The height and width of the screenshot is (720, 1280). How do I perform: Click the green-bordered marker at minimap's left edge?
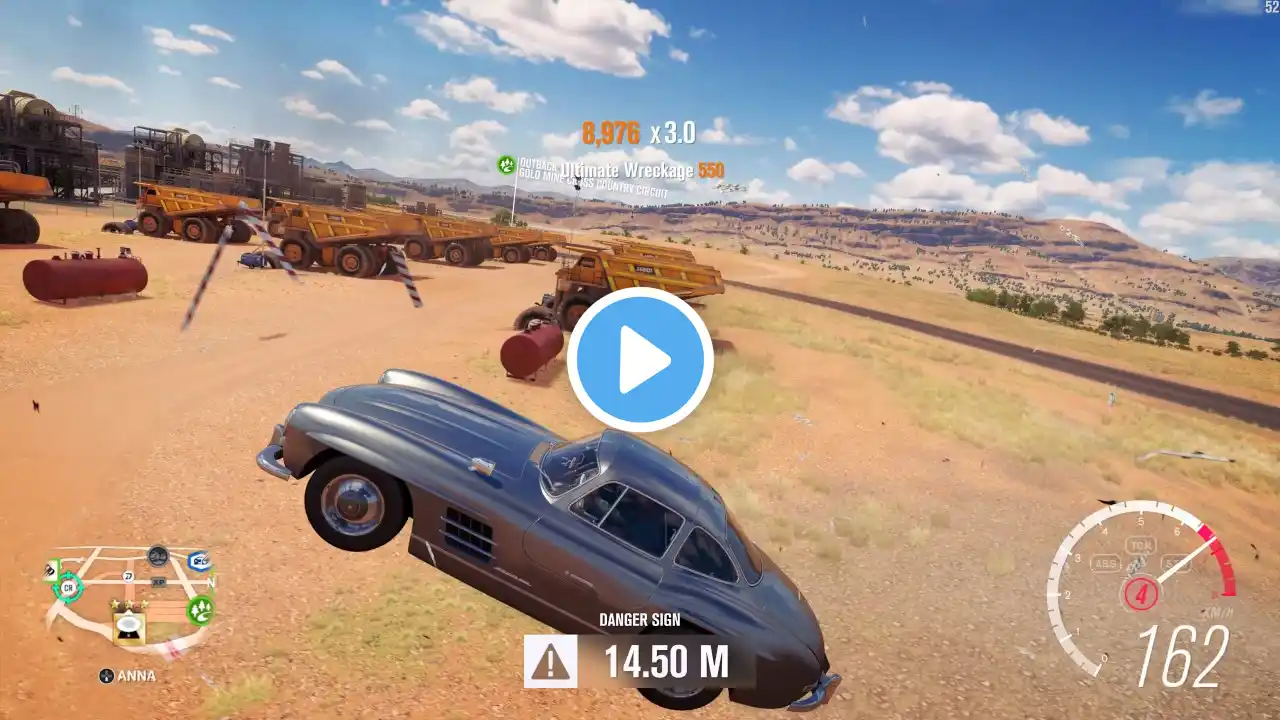click(51, 570)
